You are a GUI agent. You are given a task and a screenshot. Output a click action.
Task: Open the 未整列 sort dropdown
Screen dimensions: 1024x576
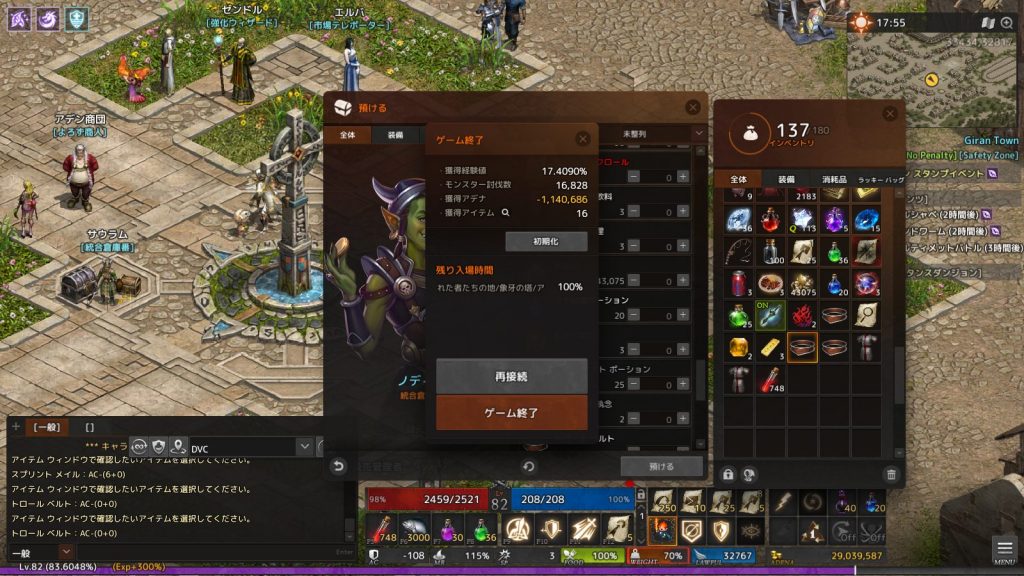click(x=660, y=134)
